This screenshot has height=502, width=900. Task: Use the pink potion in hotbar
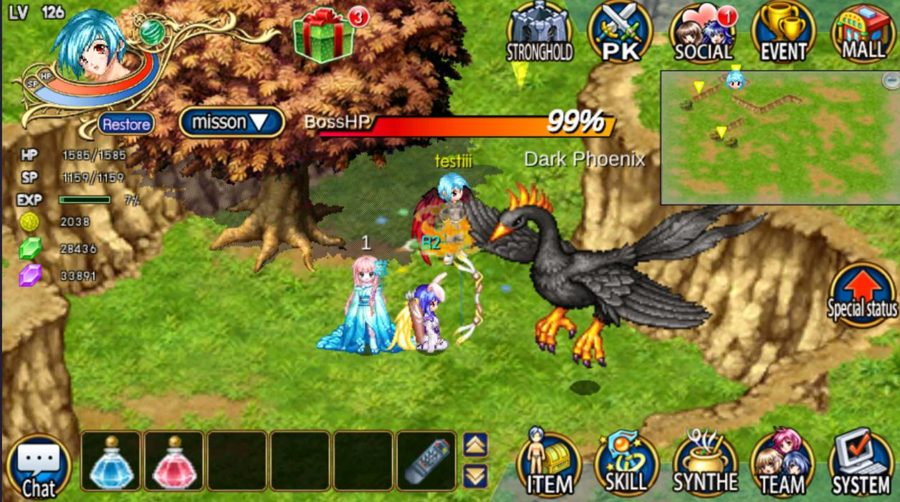click(x=173, y=461)
